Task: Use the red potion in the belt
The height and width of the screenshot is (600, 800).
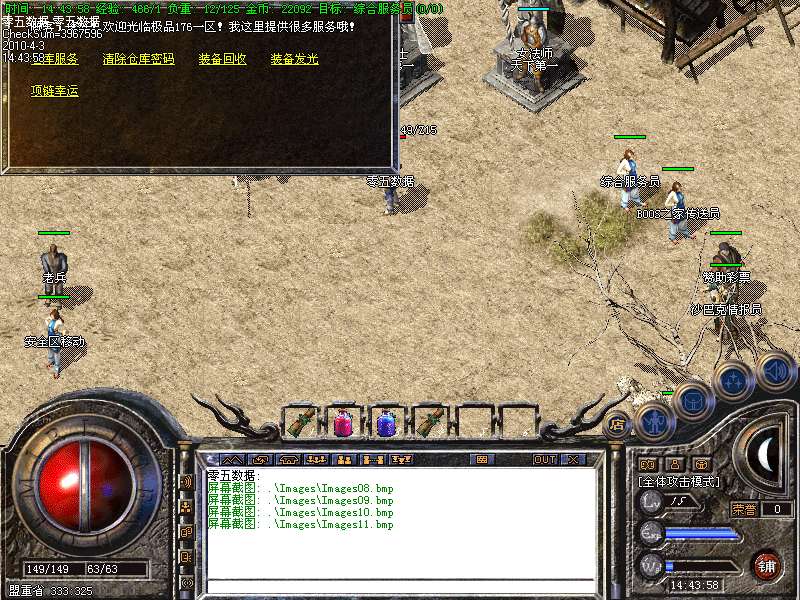Action: [343, 422]
